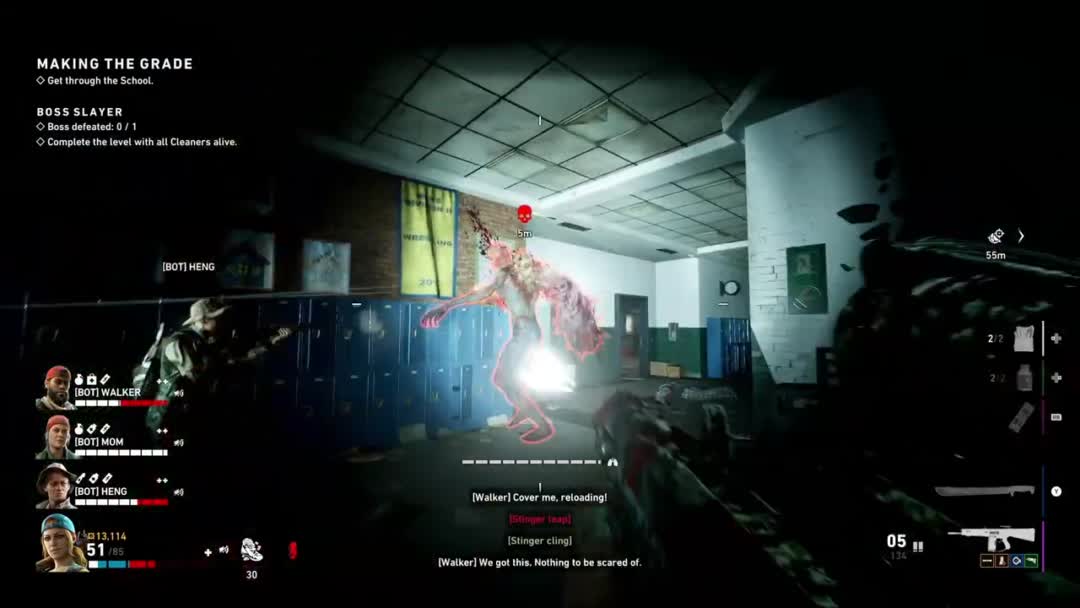Pick the quick-slot item below the pill bottle
The height and width of the screenshot is (608, 1080).
(x=1021, y=417)
